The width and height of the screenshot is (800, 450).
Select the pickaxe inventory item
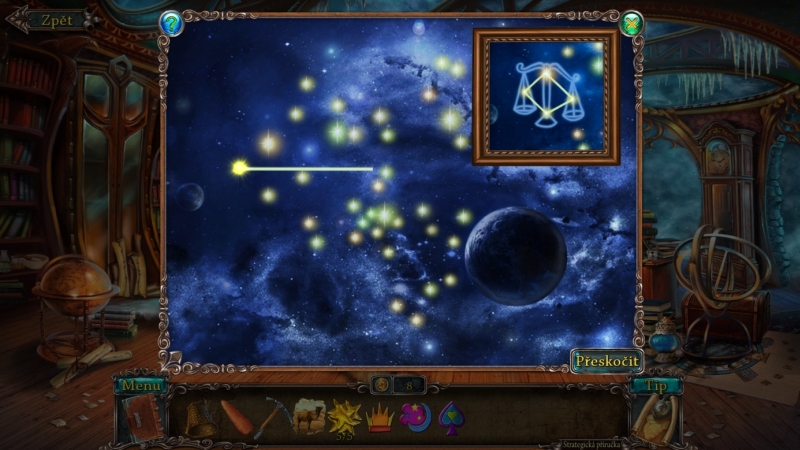pos(270,415)
